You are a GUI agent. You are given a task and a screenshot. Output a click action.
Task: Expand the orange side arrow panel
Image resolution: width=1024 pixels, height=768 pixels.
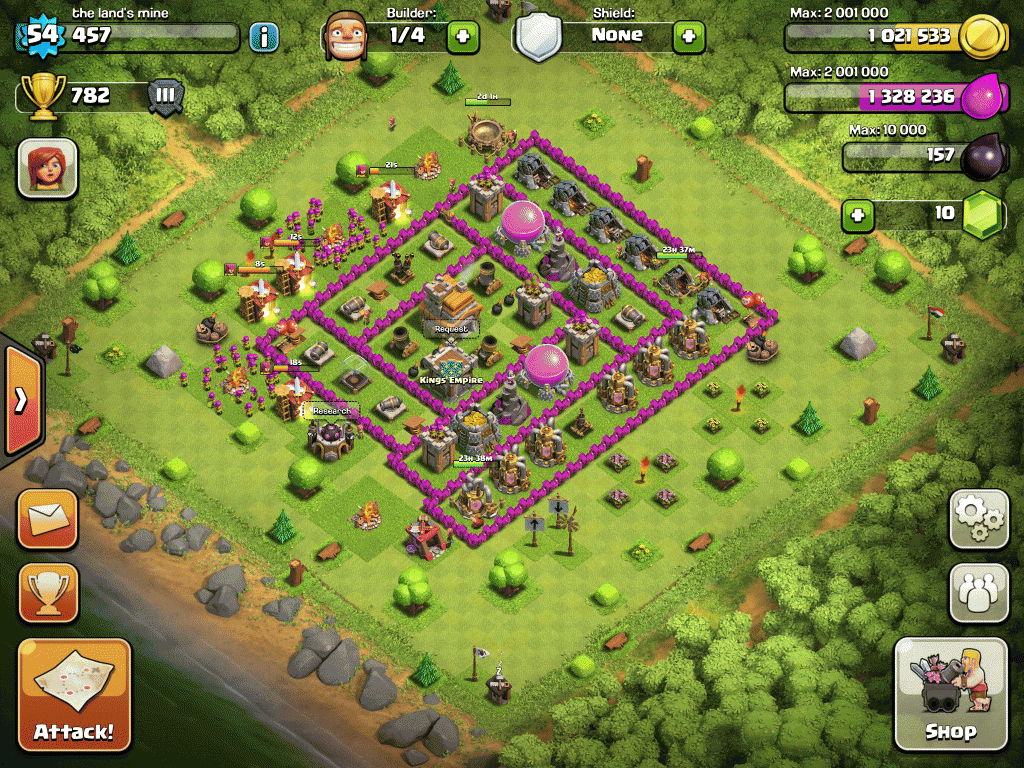(x=21, y=401)
